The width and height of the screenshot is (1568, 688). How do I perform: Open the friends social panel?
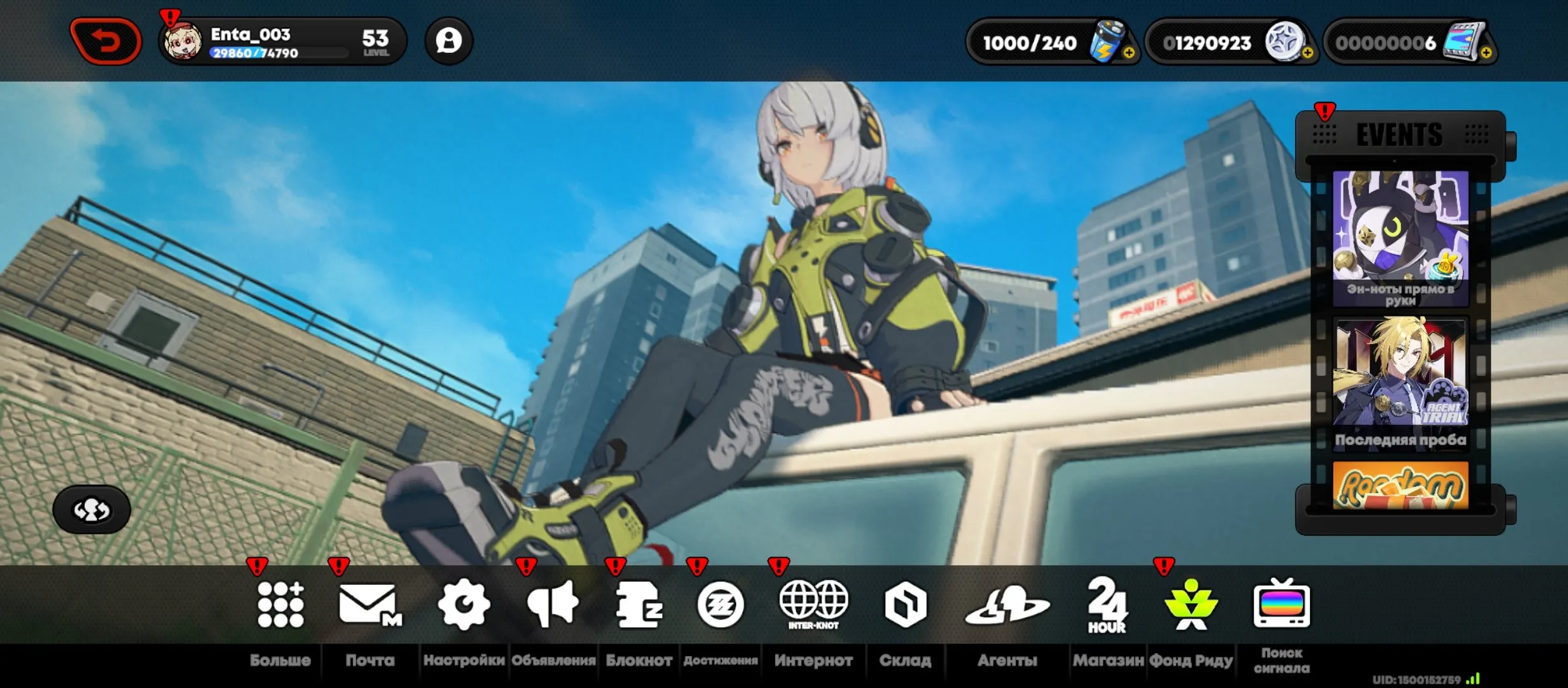[449, 40]
